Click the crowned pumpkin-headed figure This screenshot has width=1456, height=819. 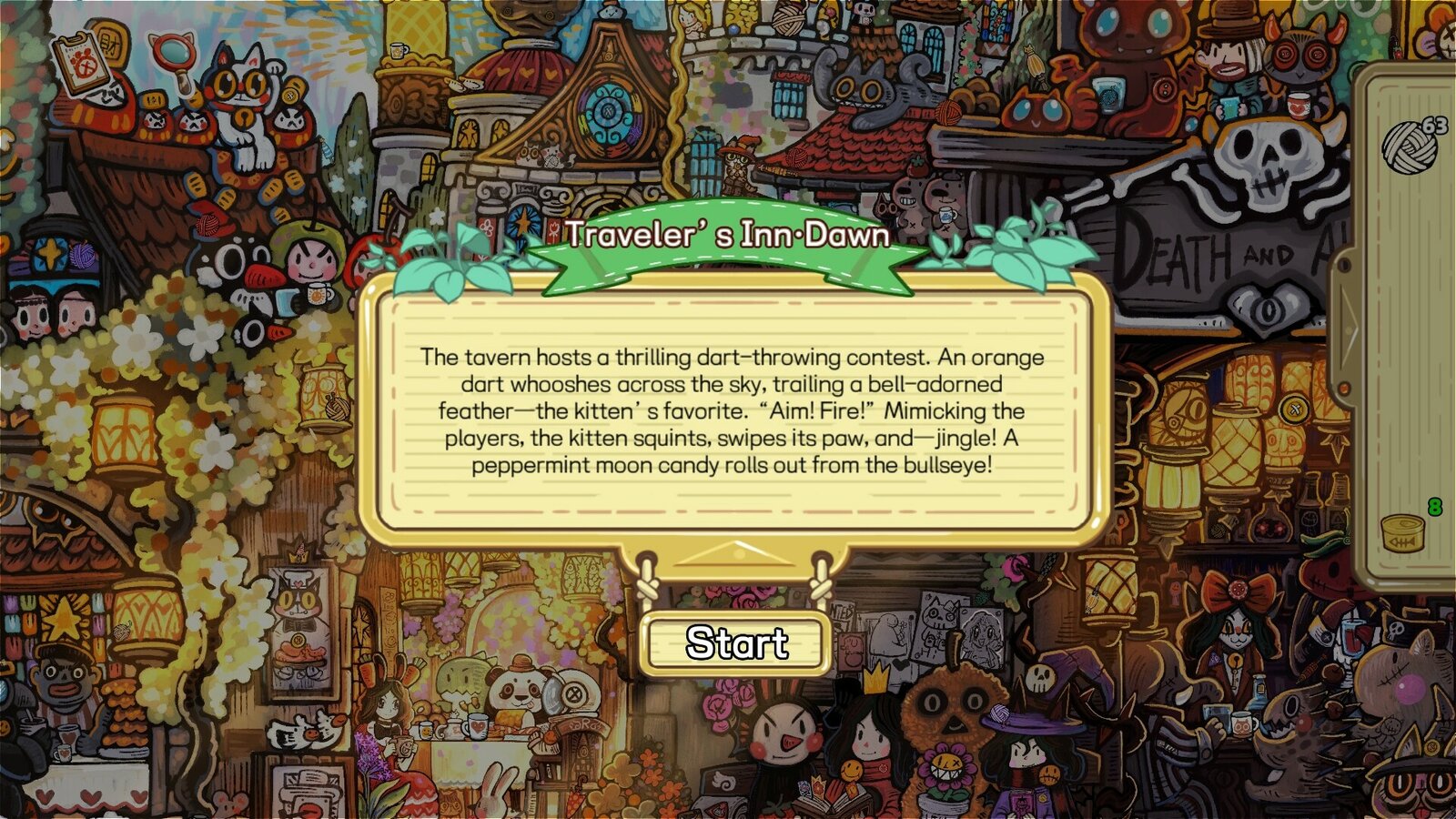pos(951,705)
